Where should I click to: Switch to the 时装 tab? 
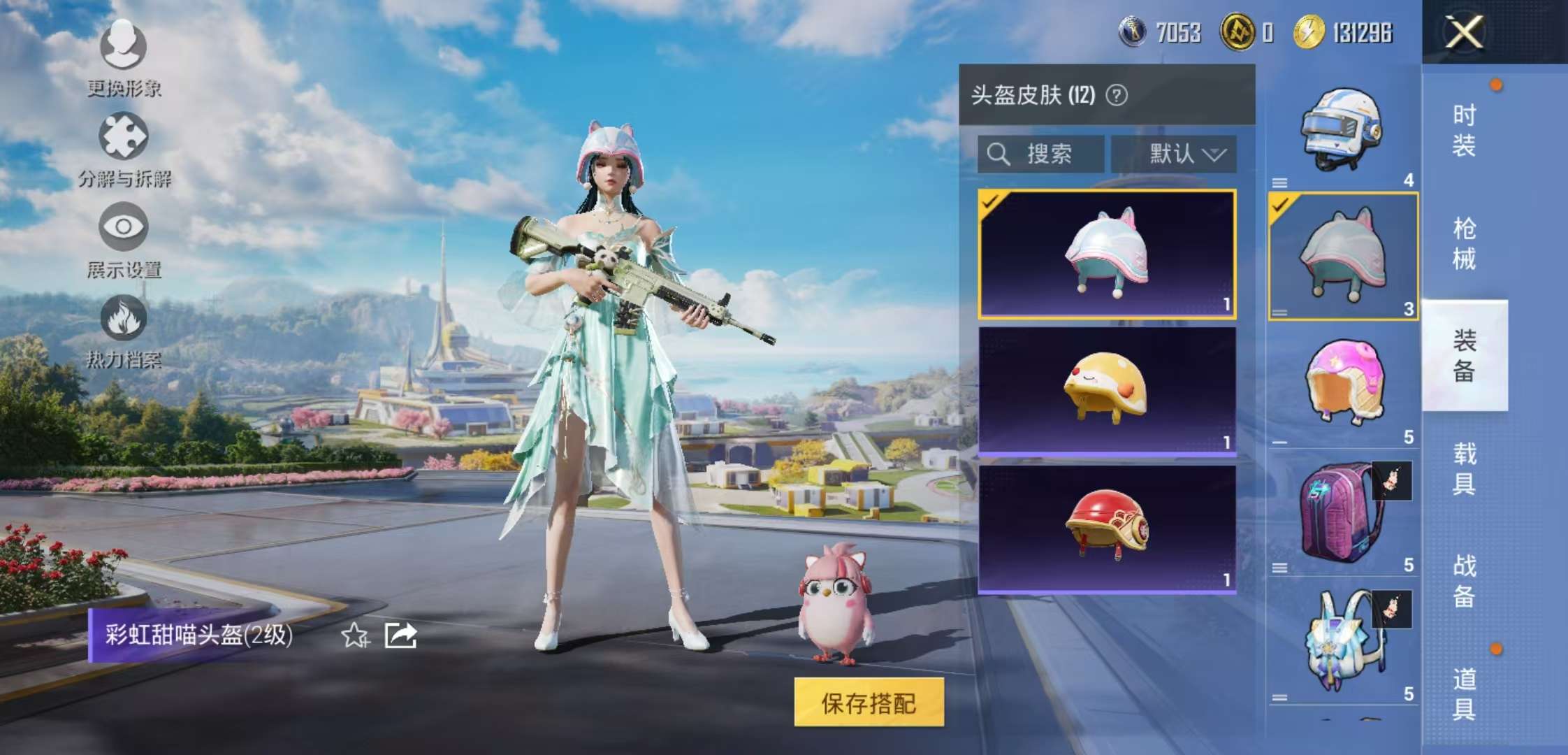[x=1464, y=130]
